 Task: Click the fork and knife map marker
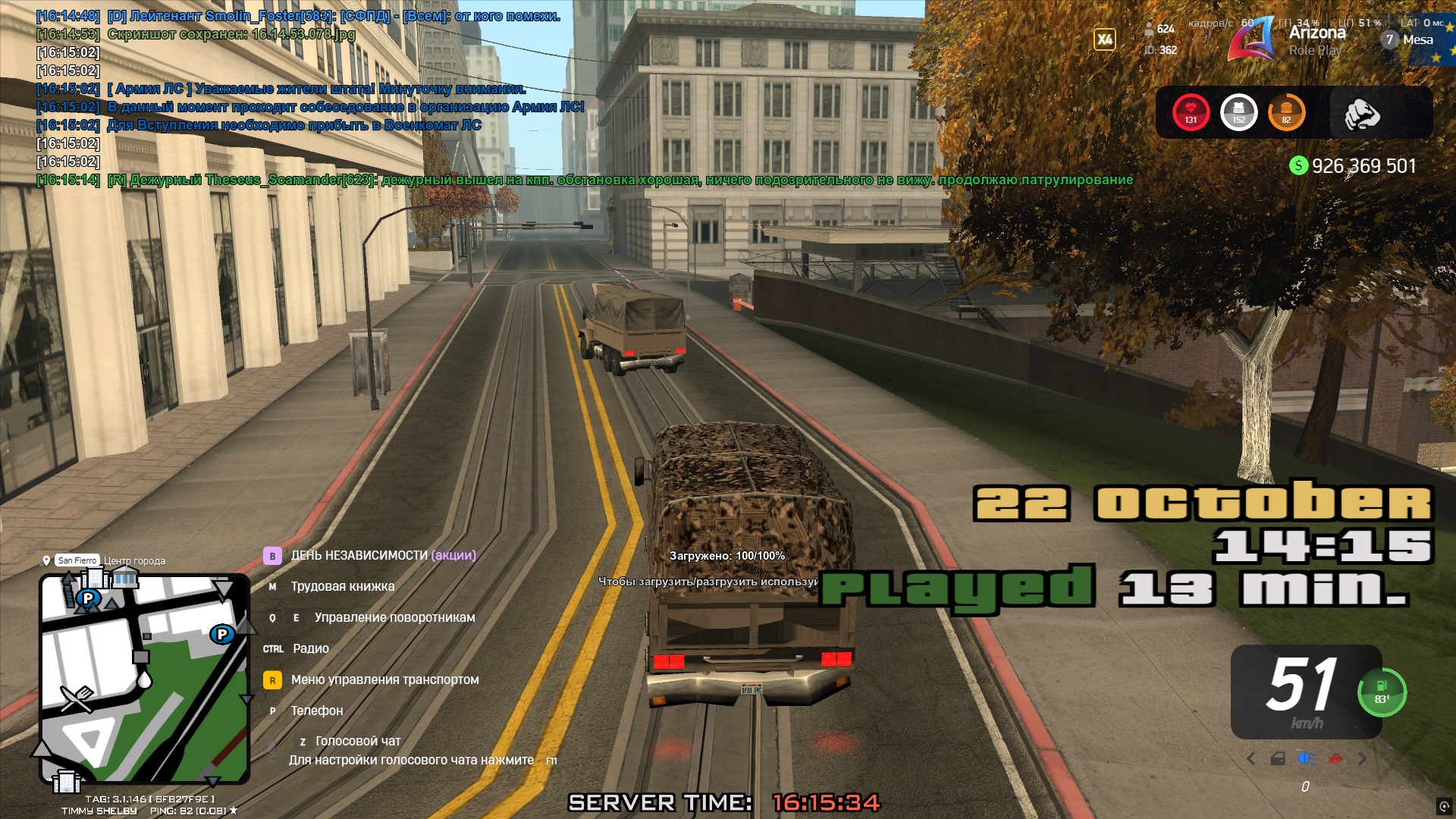(77, 698)
